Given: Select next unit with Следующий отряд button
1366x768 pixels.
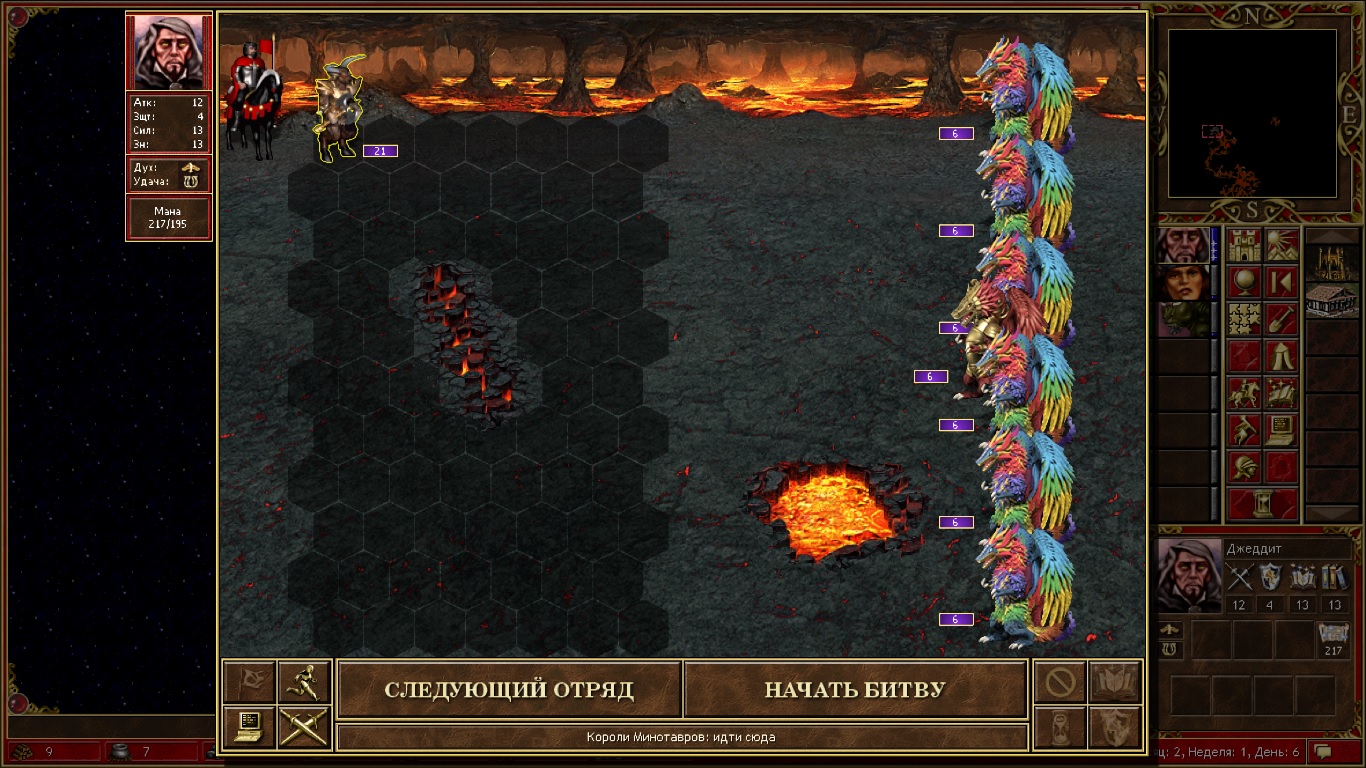Looking at the screenshot, I should click(x=509, y=690).
